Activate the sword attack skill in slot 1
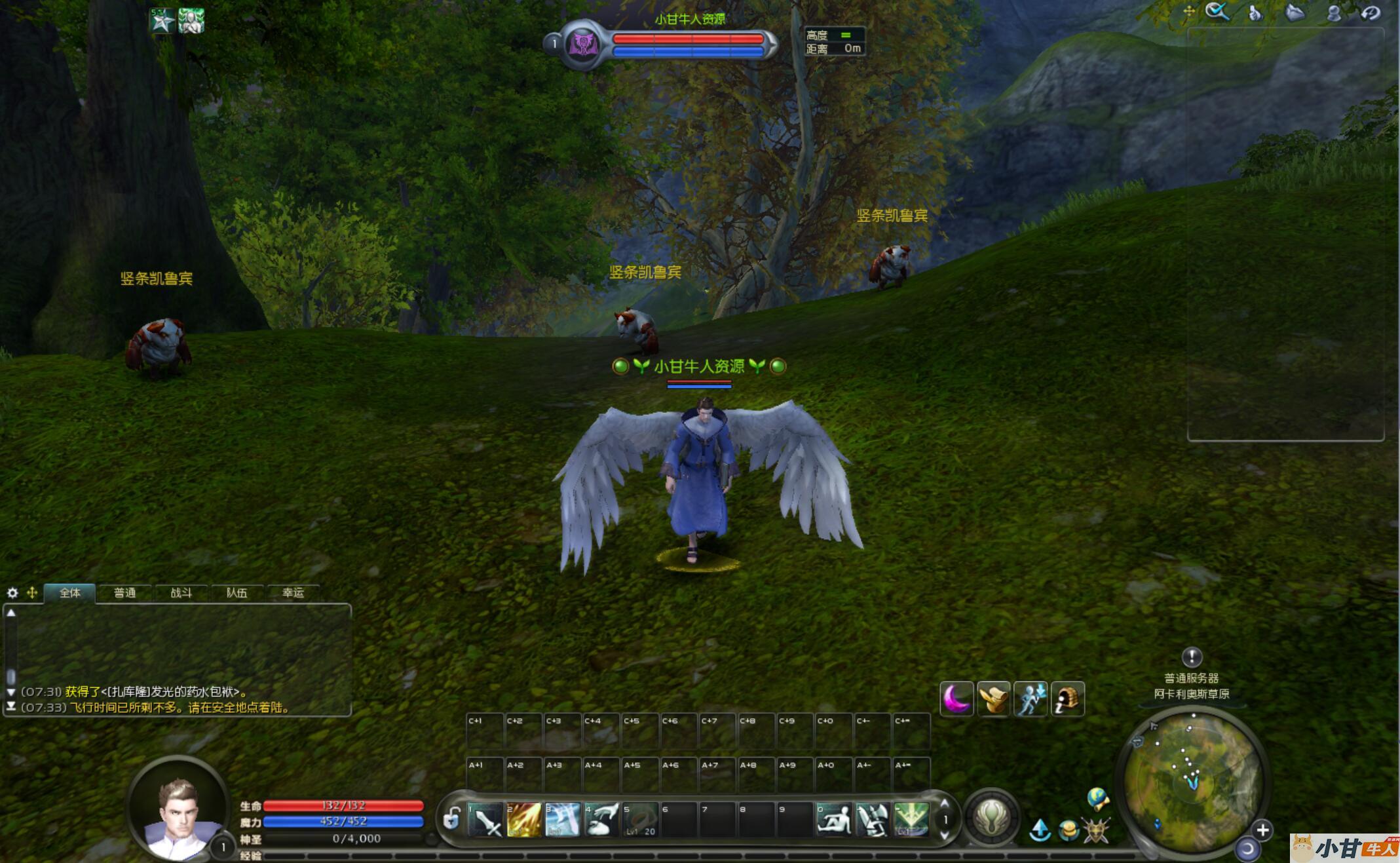This screenshot has height=863, width=1400. (x=485, y=820)
